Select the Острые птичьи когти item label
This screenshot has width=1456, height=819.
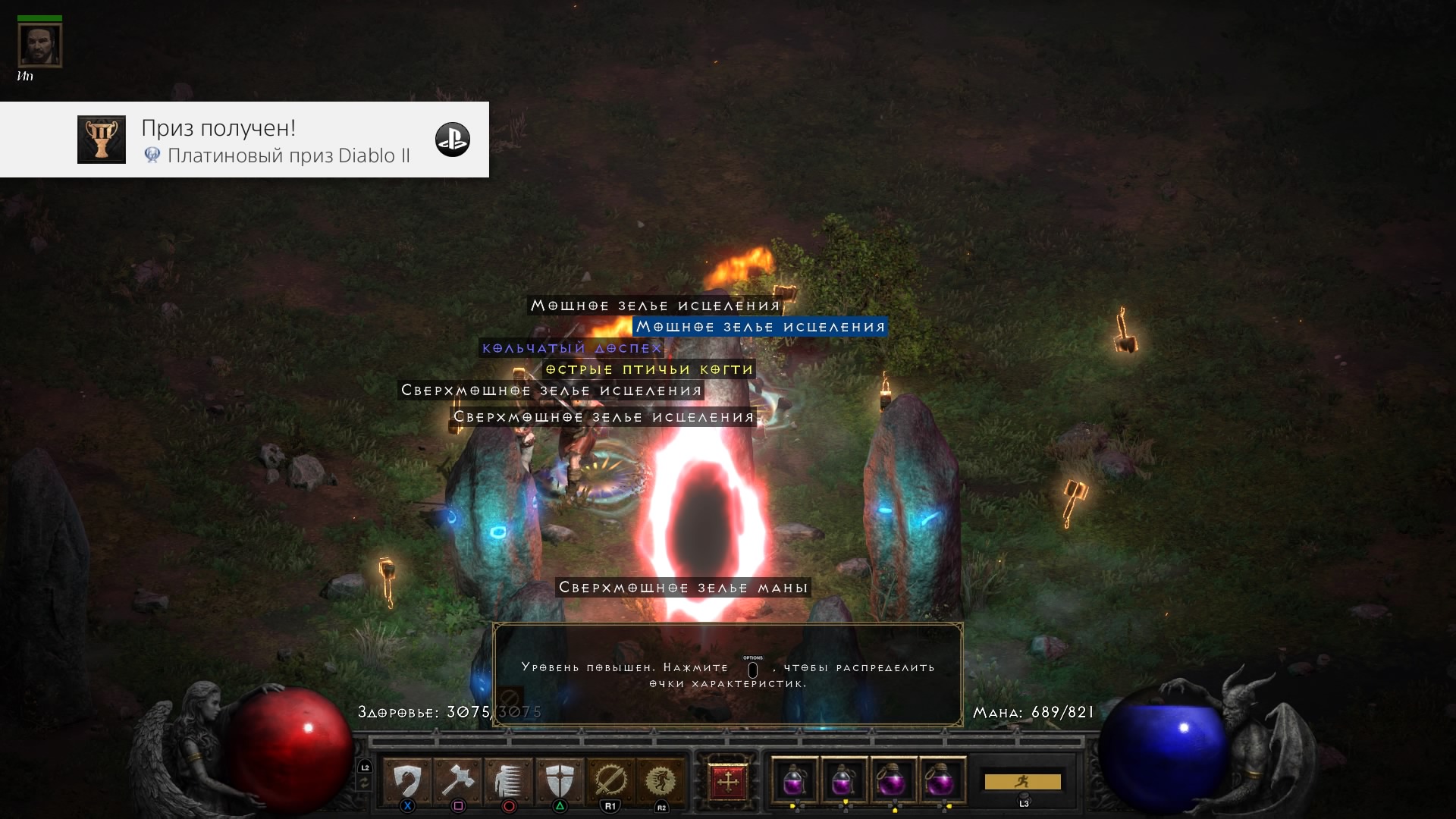[649, 369]
